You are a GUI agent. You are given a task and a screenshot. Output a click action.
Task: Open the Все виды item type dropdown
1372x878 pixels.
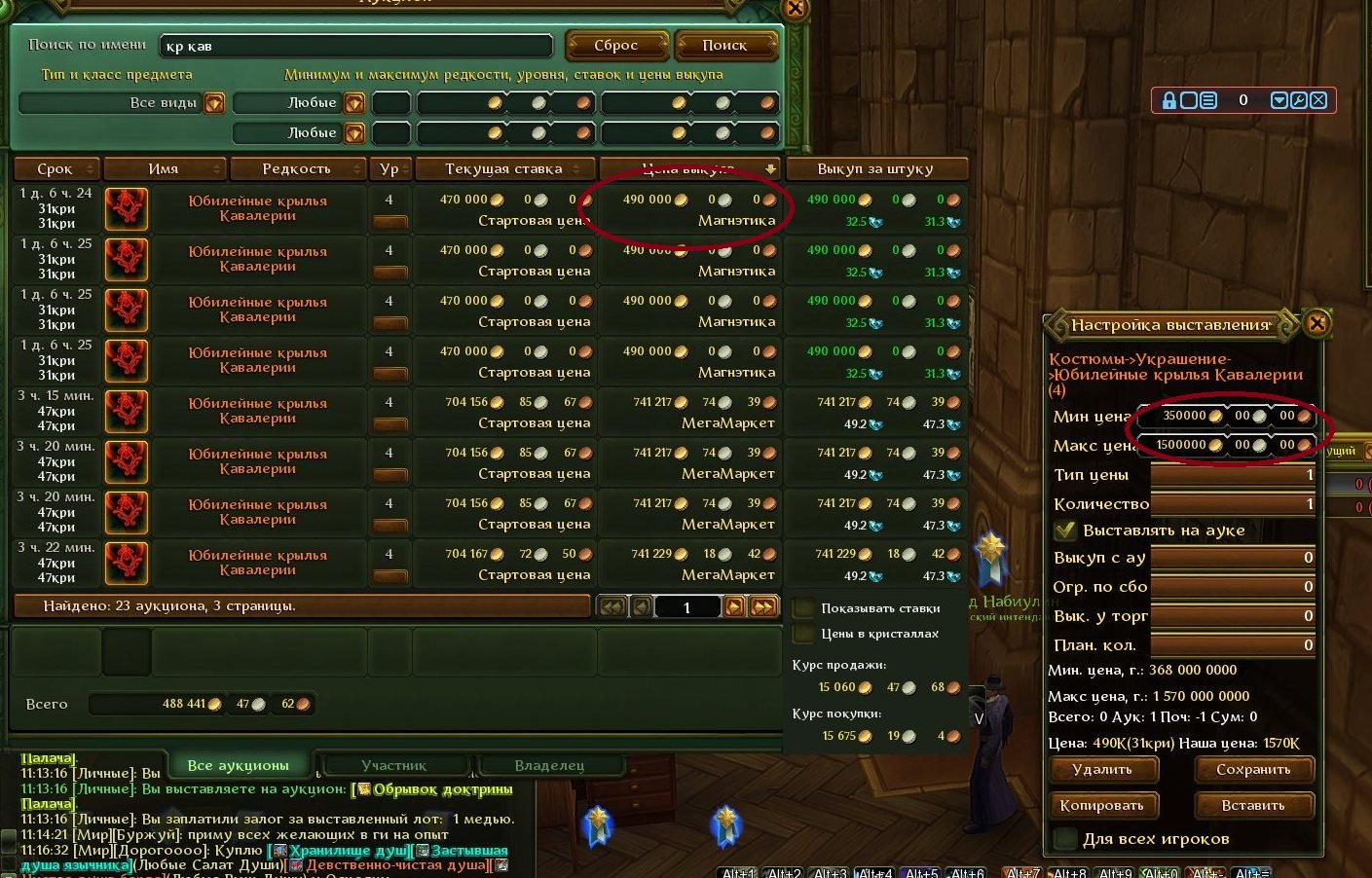click(x=214, y=103)
